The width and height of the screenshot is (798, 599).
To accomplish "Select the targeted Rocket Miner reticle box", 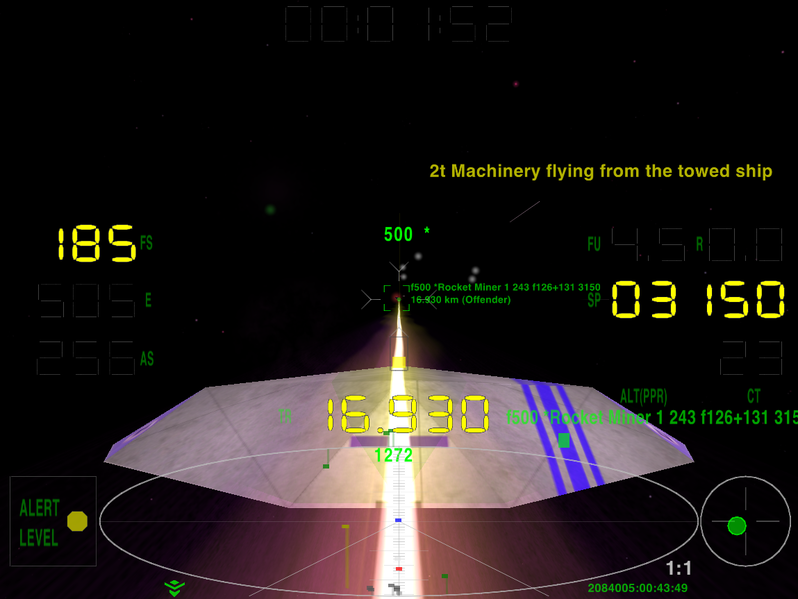I will coord(397,297).
